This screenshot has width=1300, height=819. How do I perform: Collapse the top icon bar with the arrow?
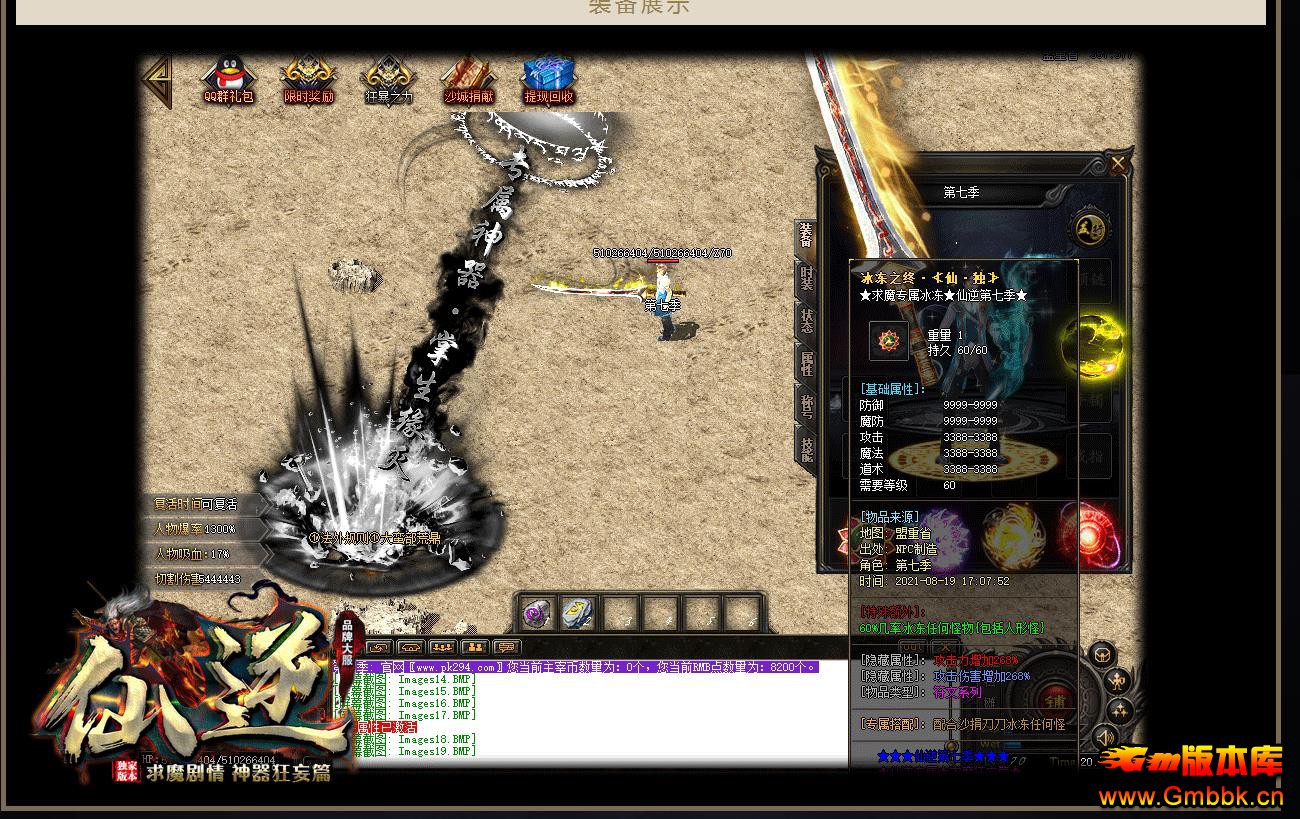tap(158, 80)
